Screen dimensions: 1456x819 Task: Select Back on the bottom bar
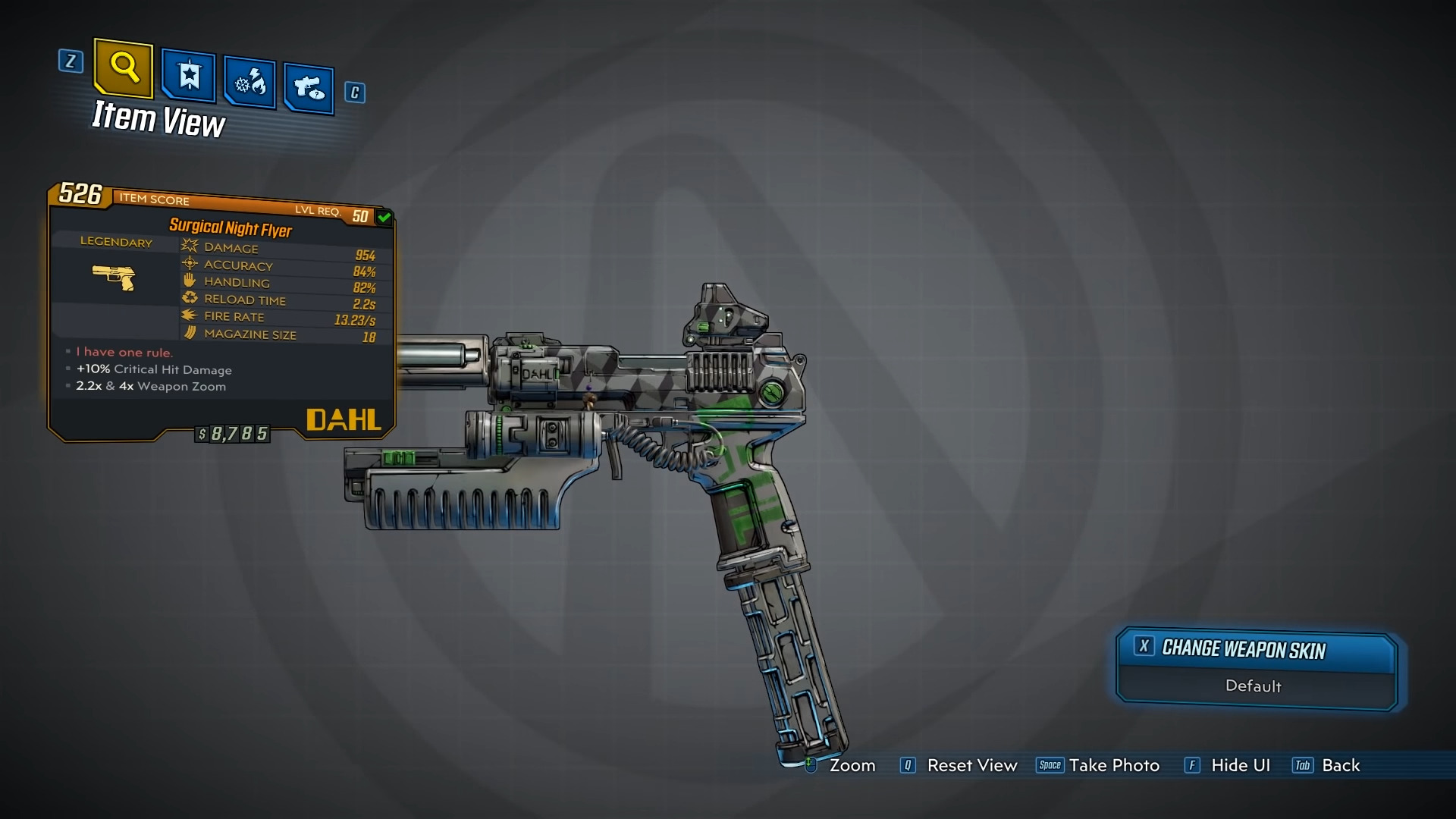click(1341, 766)
